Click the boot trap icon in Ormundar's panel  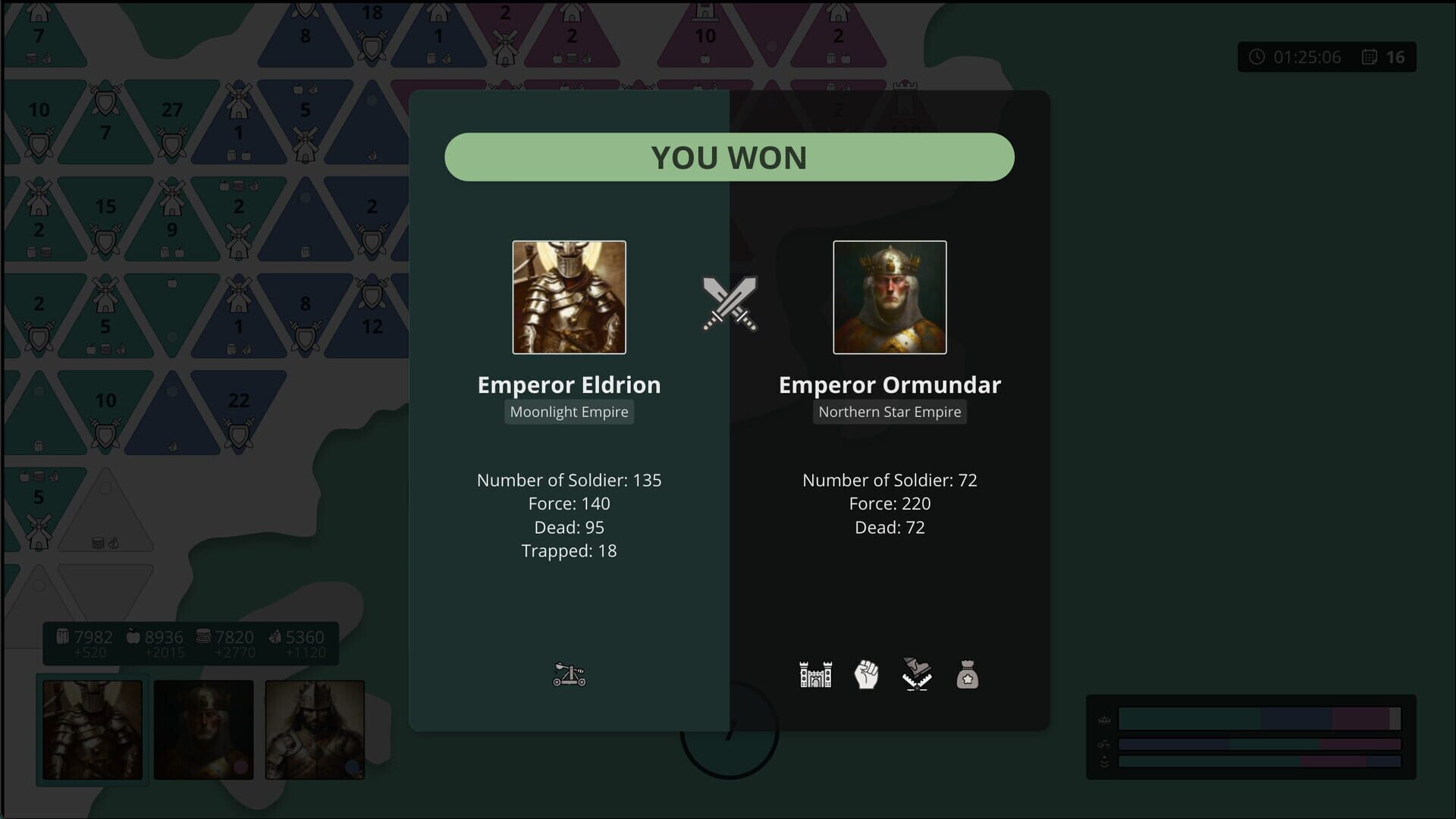[916, 674]
